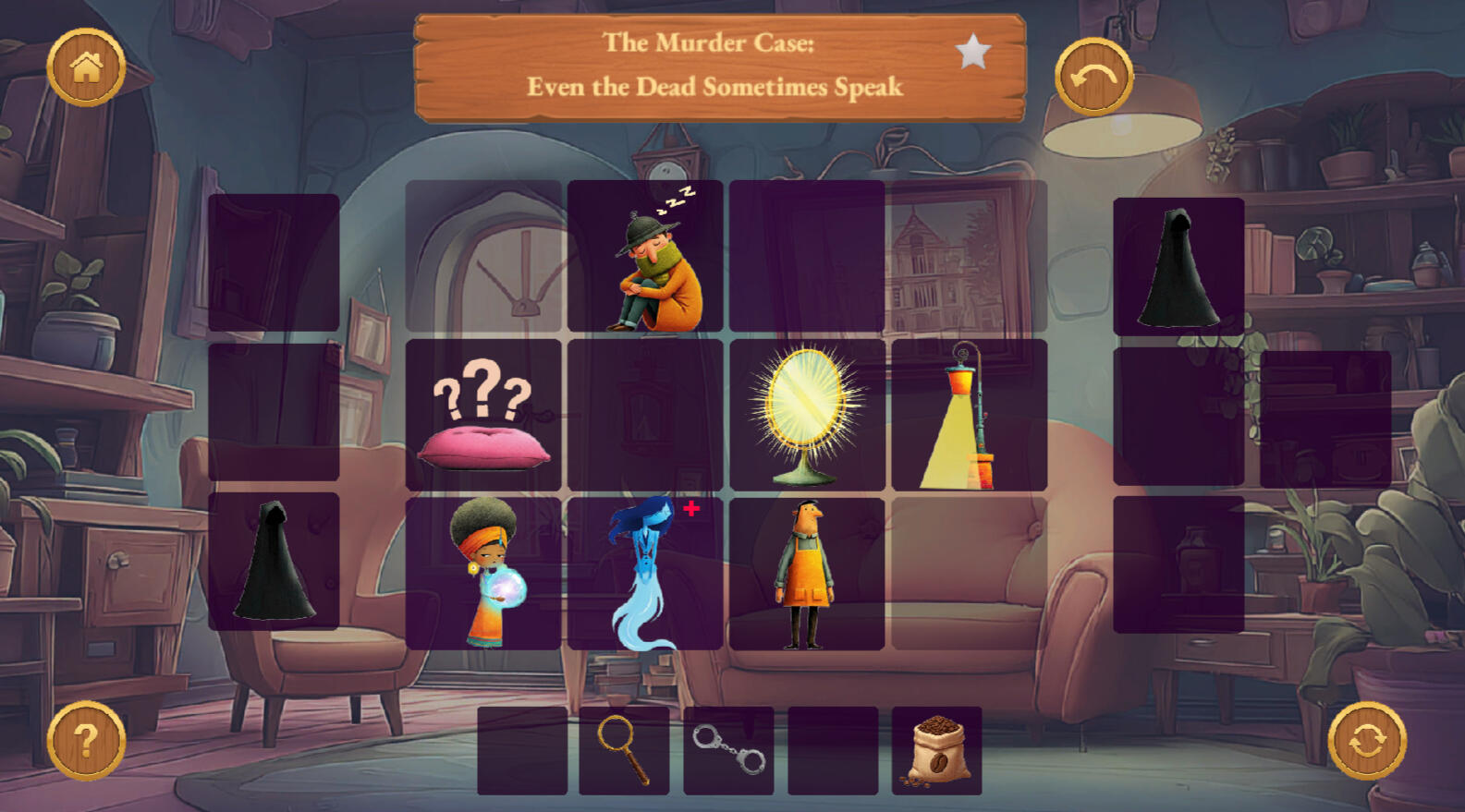Select the sleeping man tile
This screenshot has height=812, width=1465.
[x=645, y=257]
